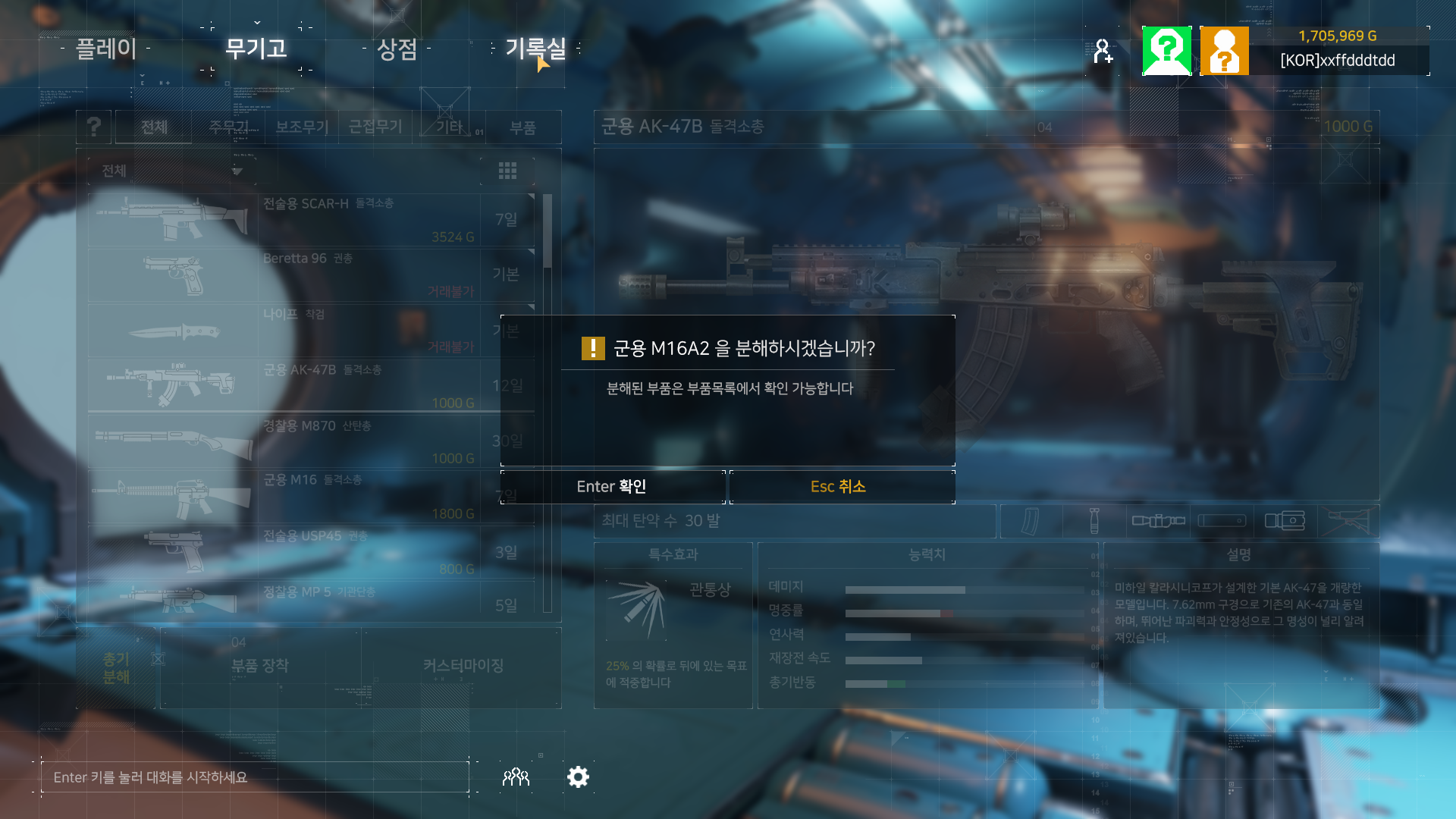Switch to the 부품 category tab
Viewport: 1456px width, 819px height.
(x=522, y=127)
